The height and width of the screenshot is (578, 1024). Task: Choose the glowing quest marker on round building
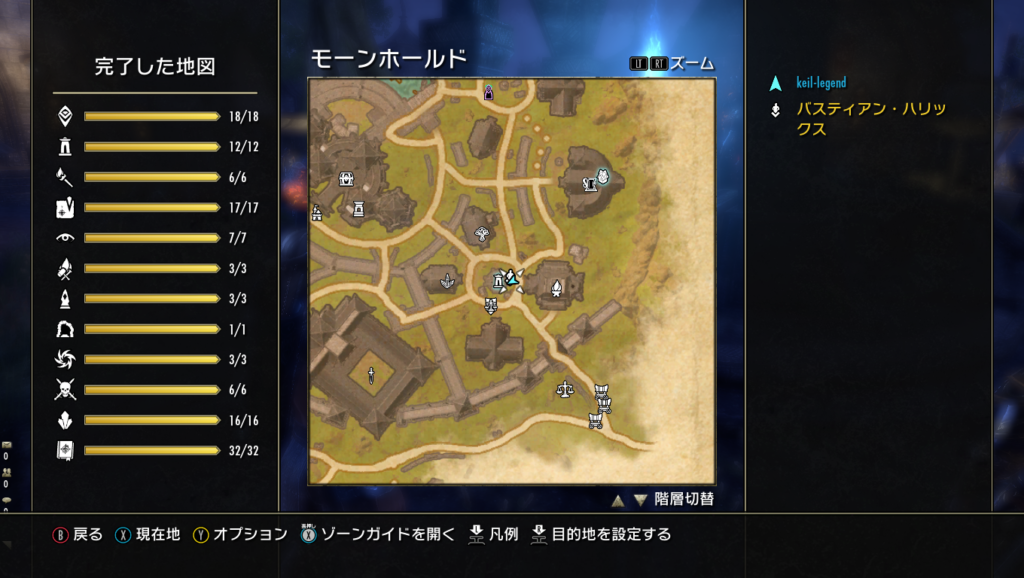tap(602, 178)
